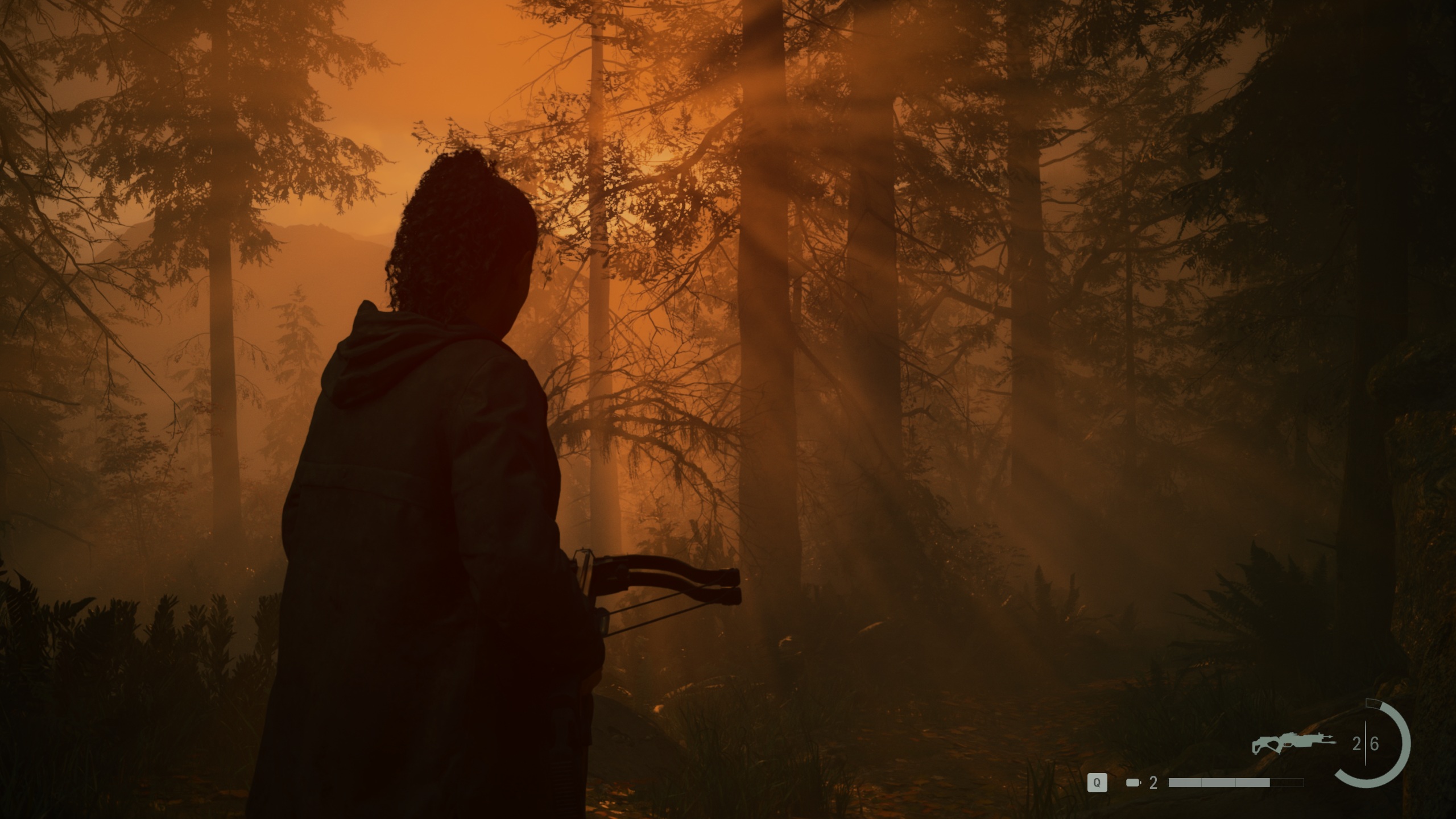
Task: Select the equipped crossbow weapon icon
Action: pyautogui.click(x=1293, y=742)
